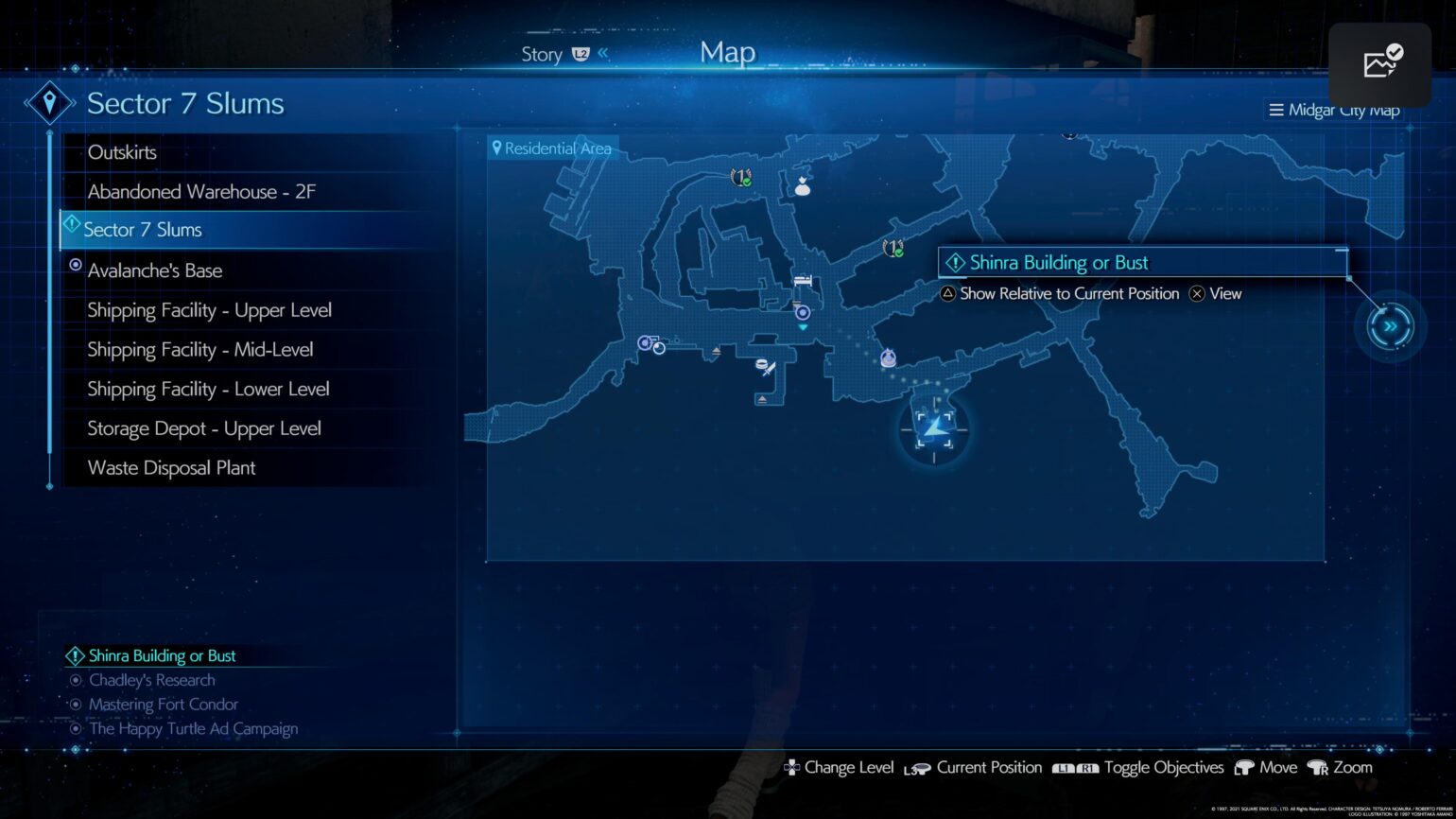This screenshot has width=1456, height=819.
Task: Switch to Shipping Facility - Mid-Level
Action: click(x=200, y=350)
